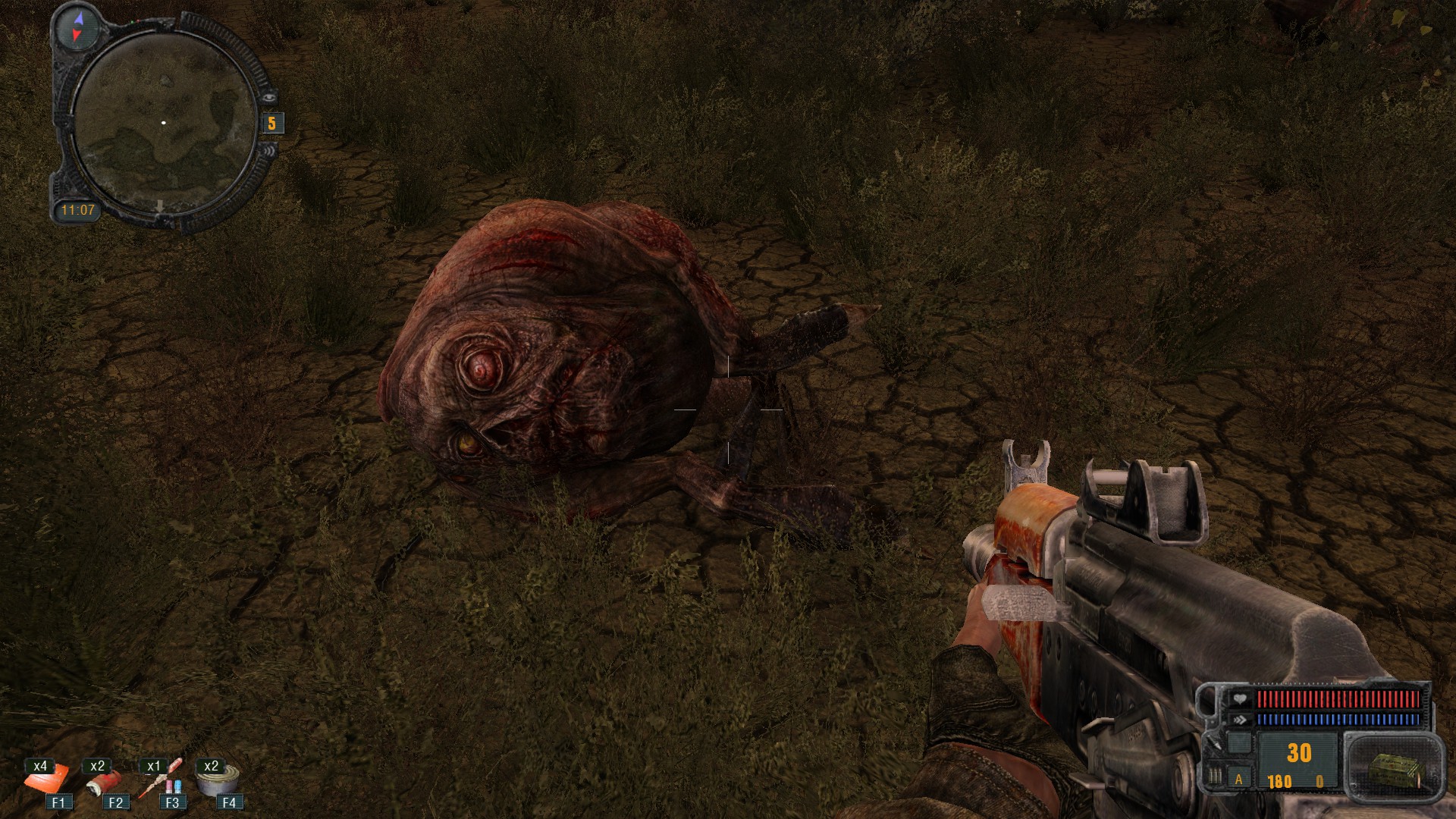Use the orange bandage quick slot
1456x819 pixels.
[47, 779]
